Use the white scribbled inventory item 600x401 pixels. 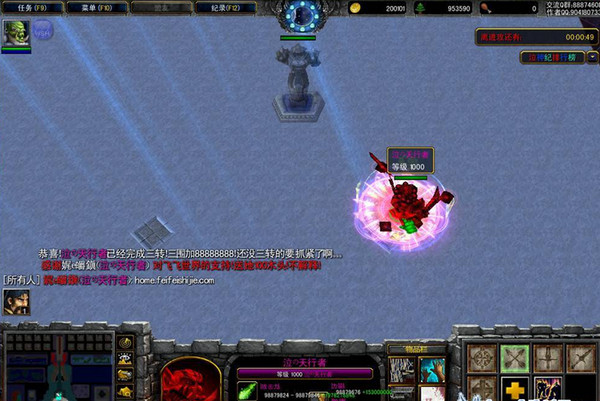401,369
